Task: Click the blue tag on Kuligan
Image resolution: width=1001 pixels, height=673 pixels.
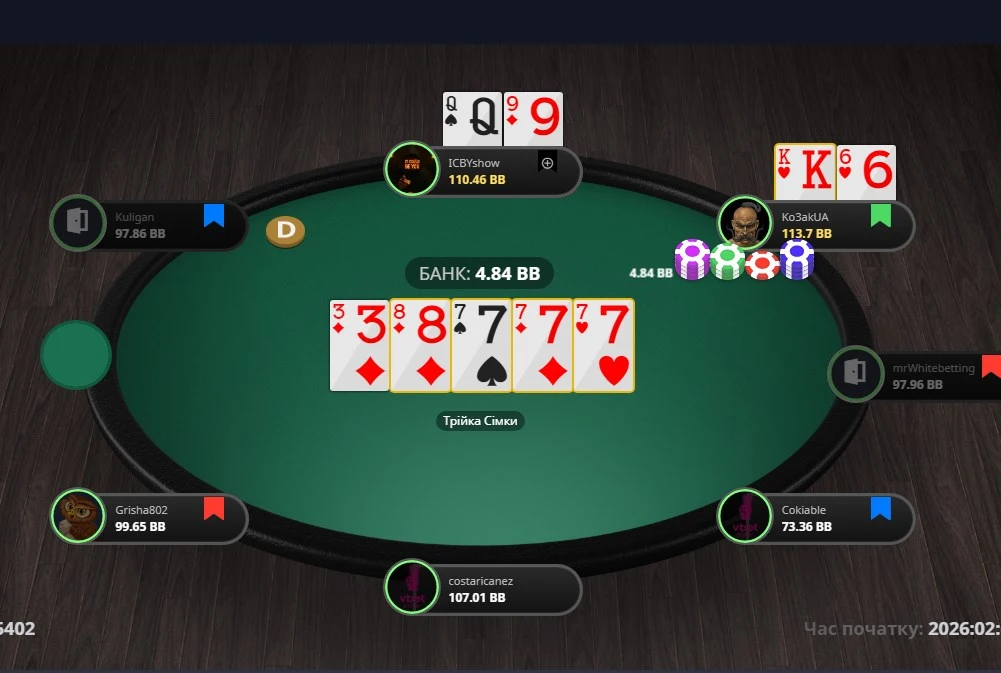Action: [213, 215]
